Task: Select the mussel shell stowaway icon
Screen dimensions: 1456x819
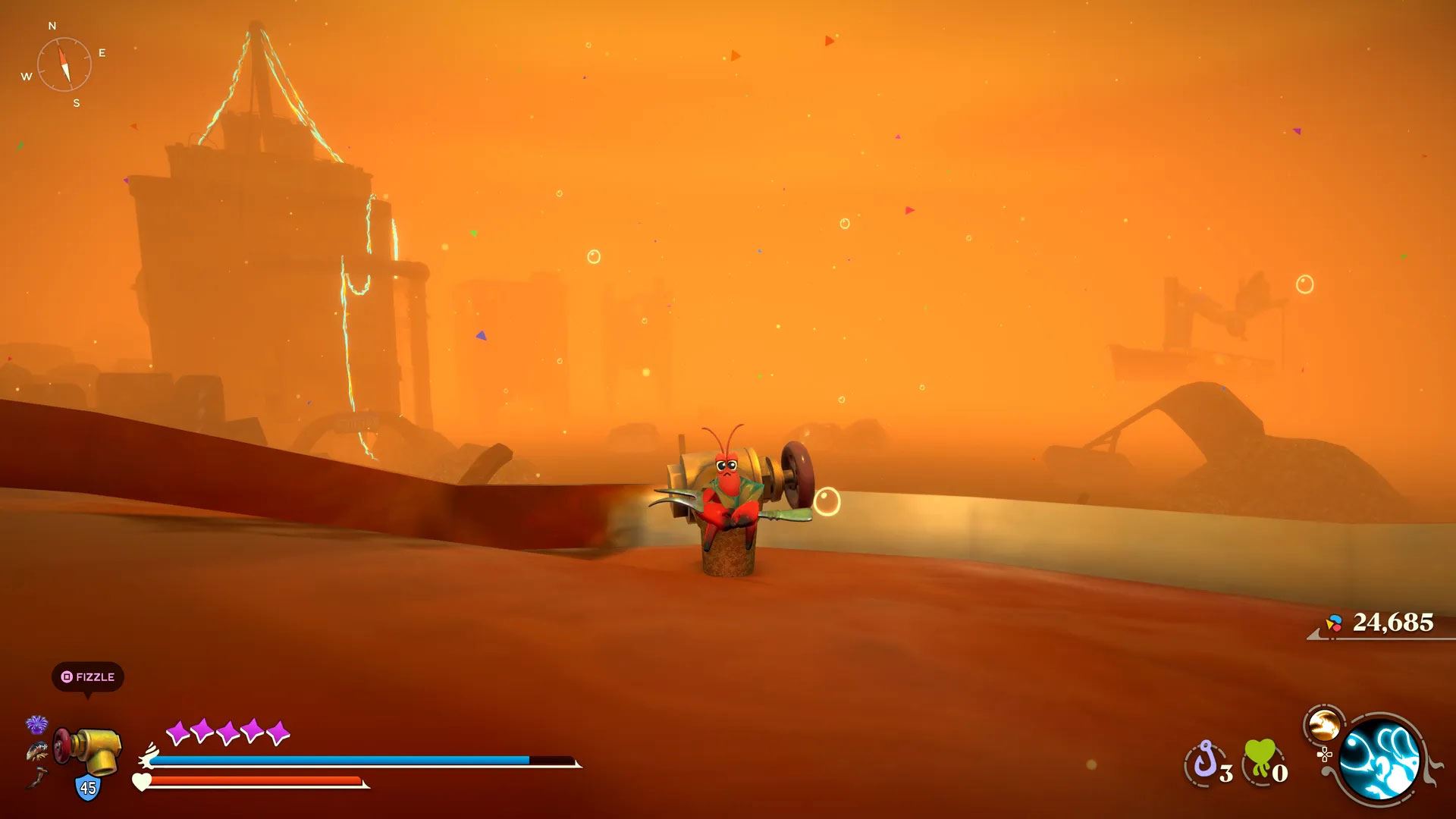Action: click(x=36, y=752)
